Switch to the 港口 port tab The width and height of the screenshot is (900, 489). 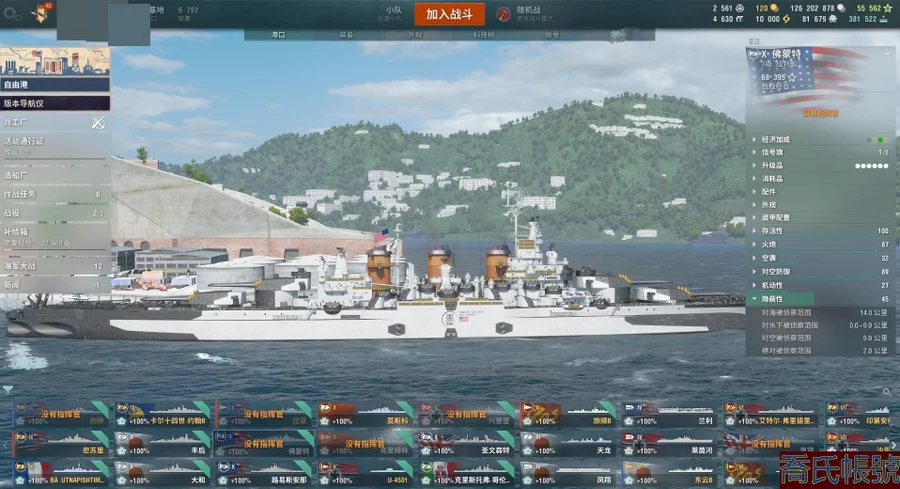(x=279, y=34)
